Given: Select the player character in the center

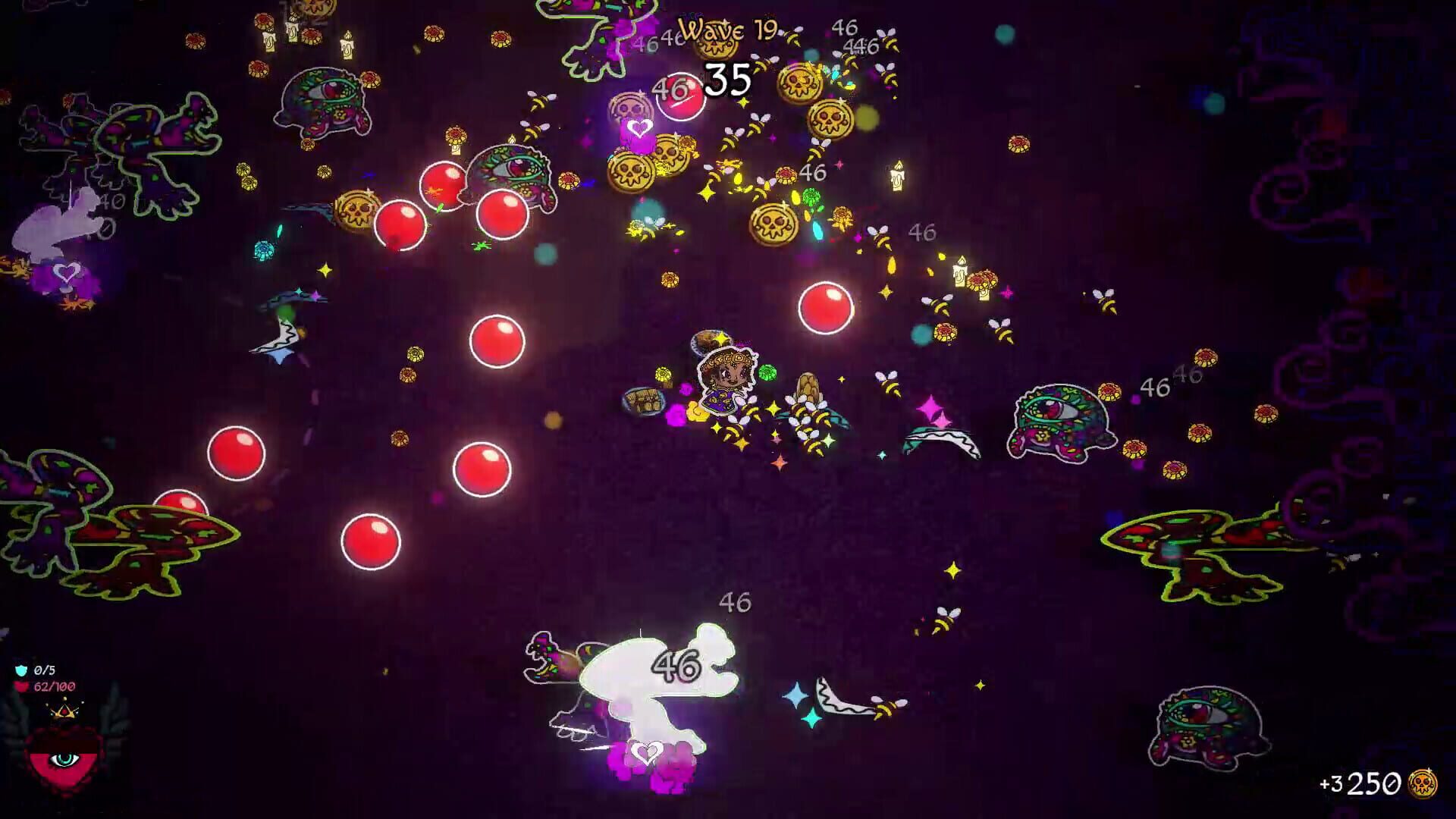Looking at the screenshot, I should click(x=728, y=379).
